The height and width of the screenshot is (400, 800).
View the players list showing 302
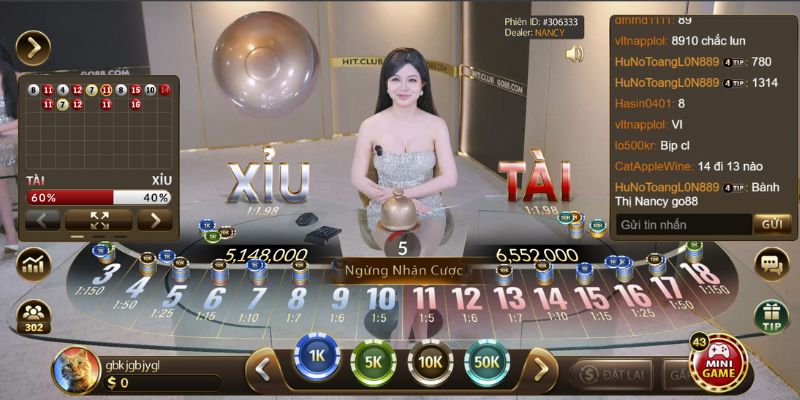tap(33, 316)
